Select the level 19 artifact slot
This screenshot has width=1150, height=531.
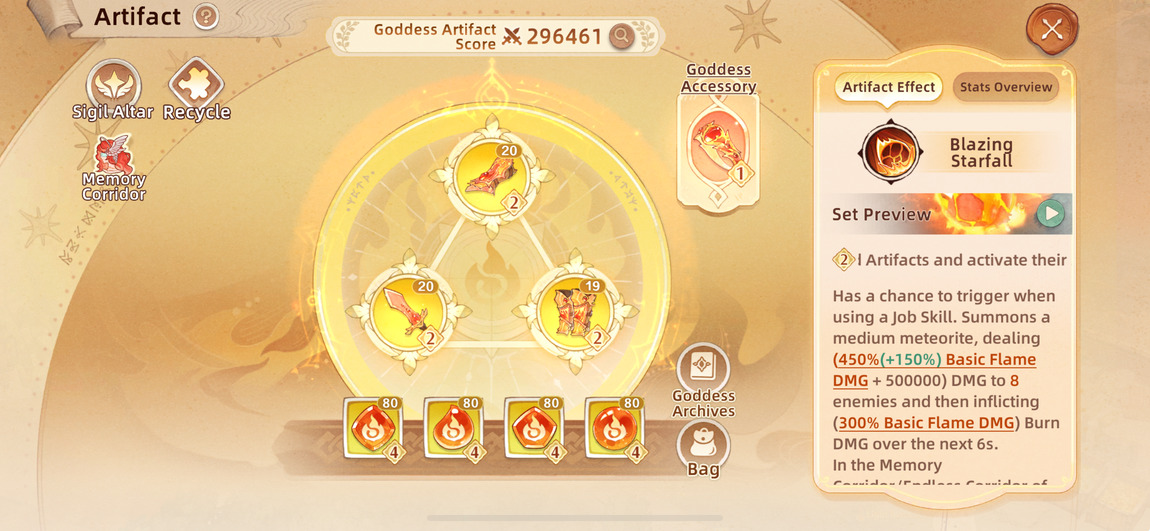tap(575, 309)
